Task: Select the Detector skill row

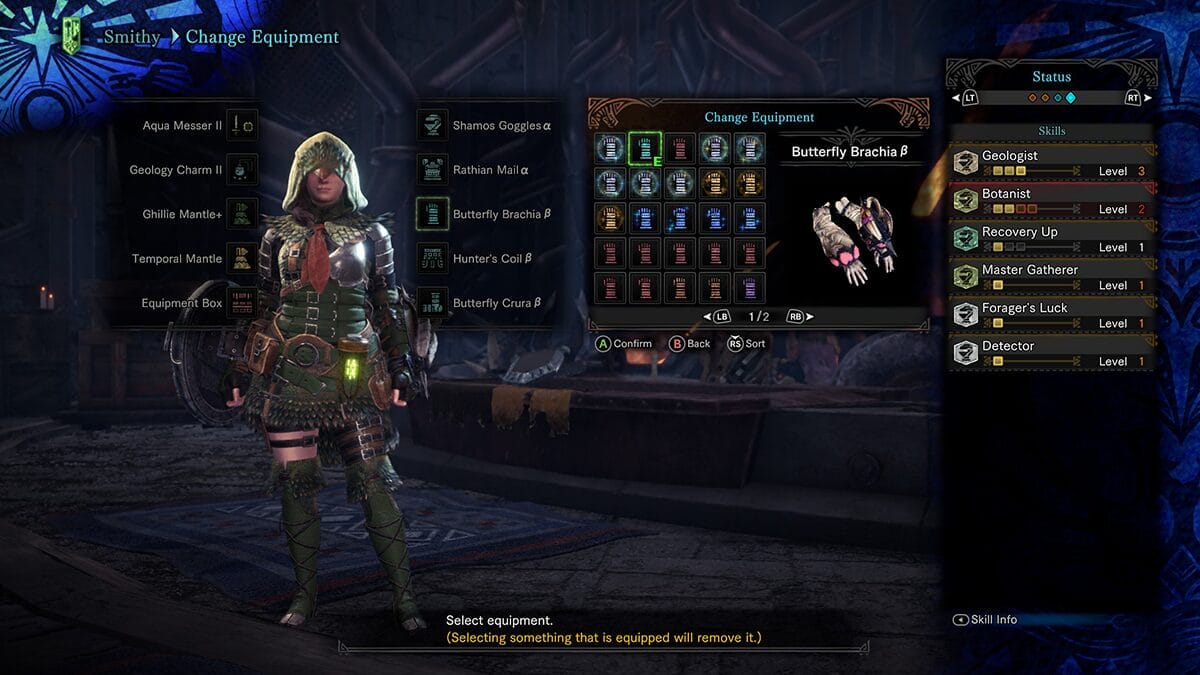Action: pyautogui.click(x=1051, y=353)
